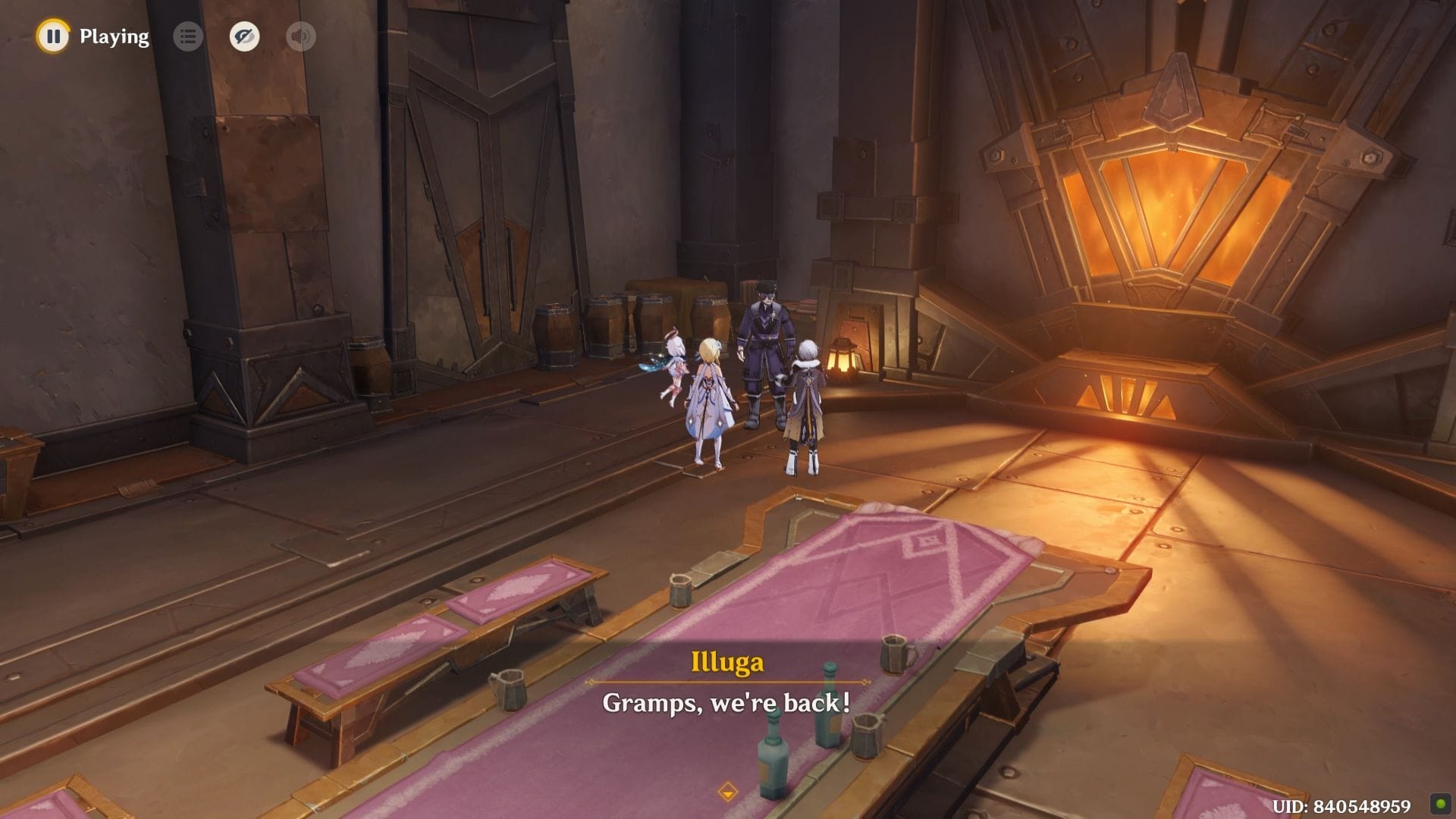
Task: Pause the auto-playing dialogue
Action: (x=53, y=36)
